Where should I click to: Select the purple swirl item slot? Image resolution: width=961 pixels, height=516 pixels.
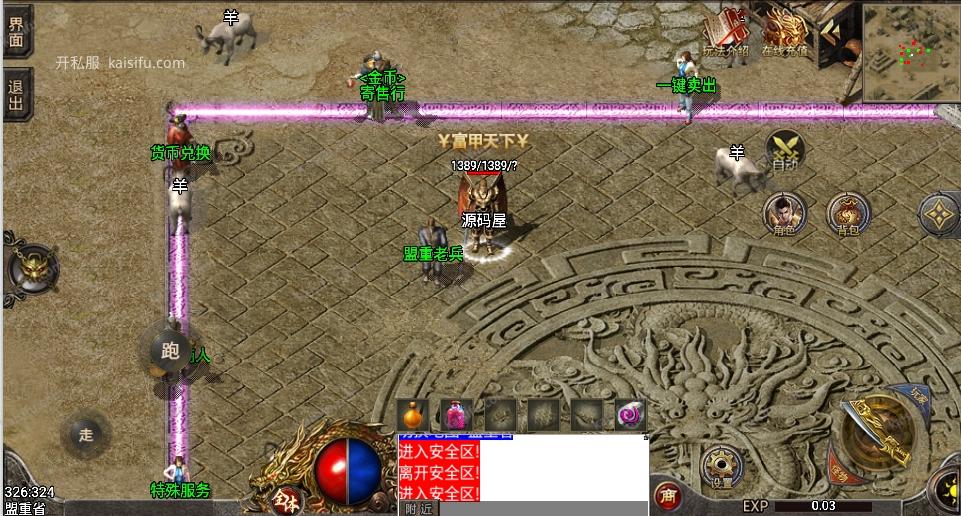point(630,414)
